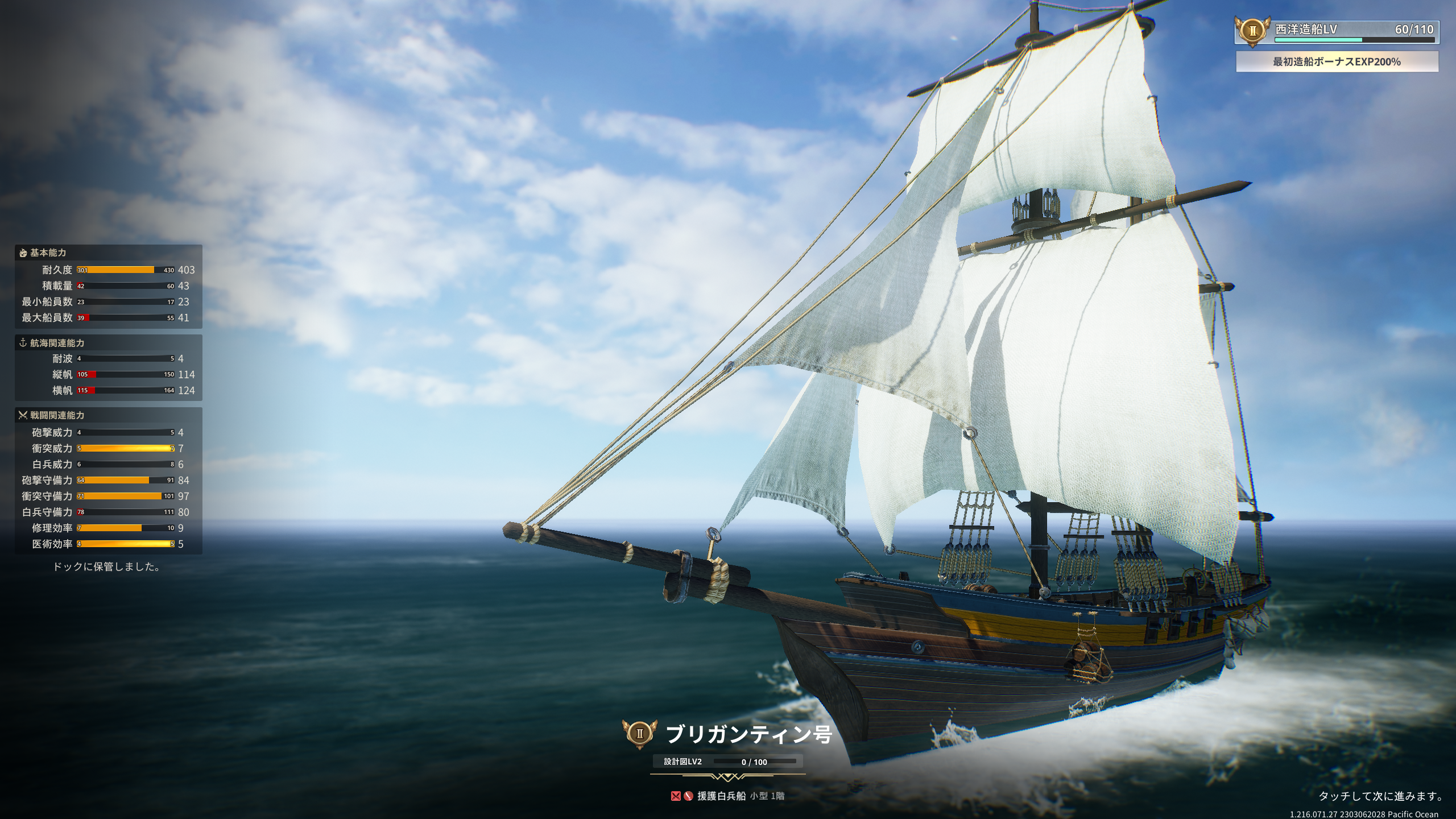The height and width of the screenshot is (819, 1456).
Task: Continue via the タッチして次に進みます prompt
Action: point(1380,796)
